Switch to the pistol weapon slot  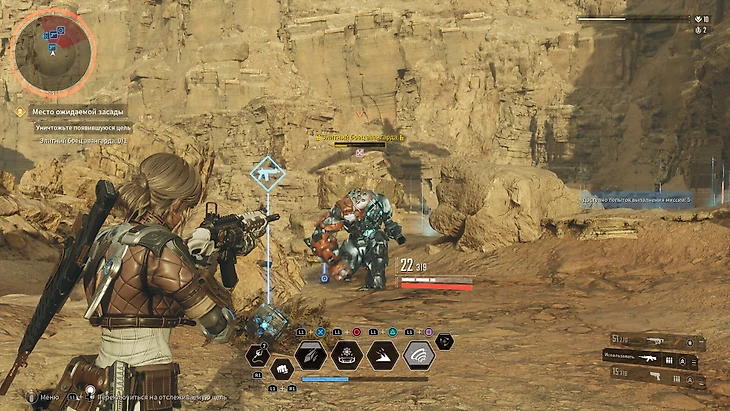654,376
